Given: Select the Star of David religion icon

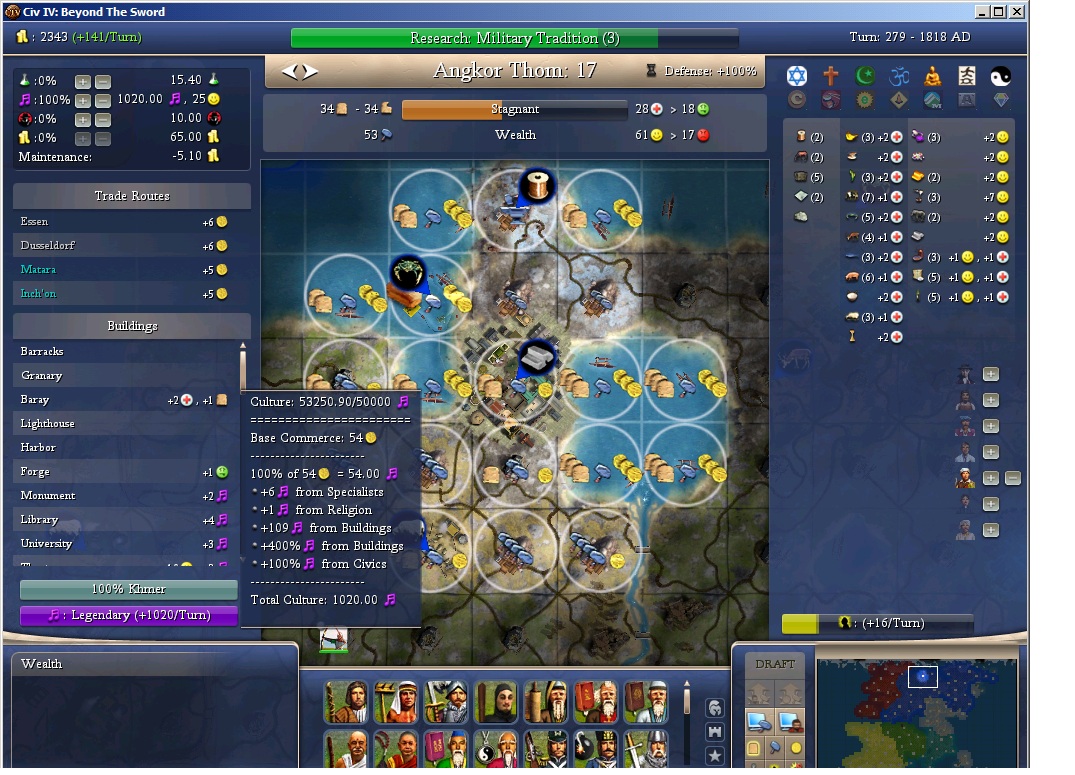Looking at the screenshot, I should (x=796, y=76).
